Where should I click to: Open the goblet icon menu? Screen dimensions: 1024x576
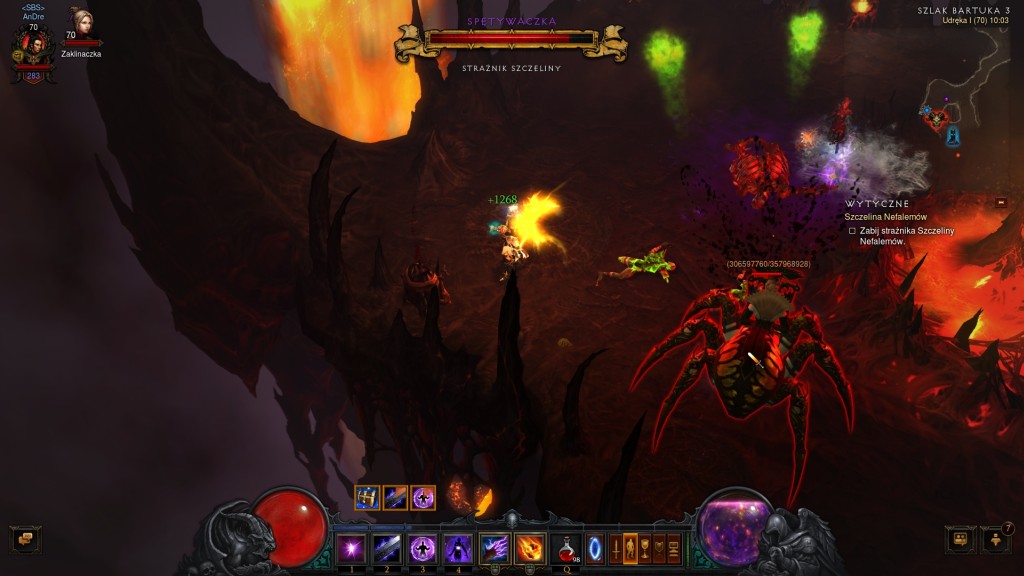pos(645,548)
